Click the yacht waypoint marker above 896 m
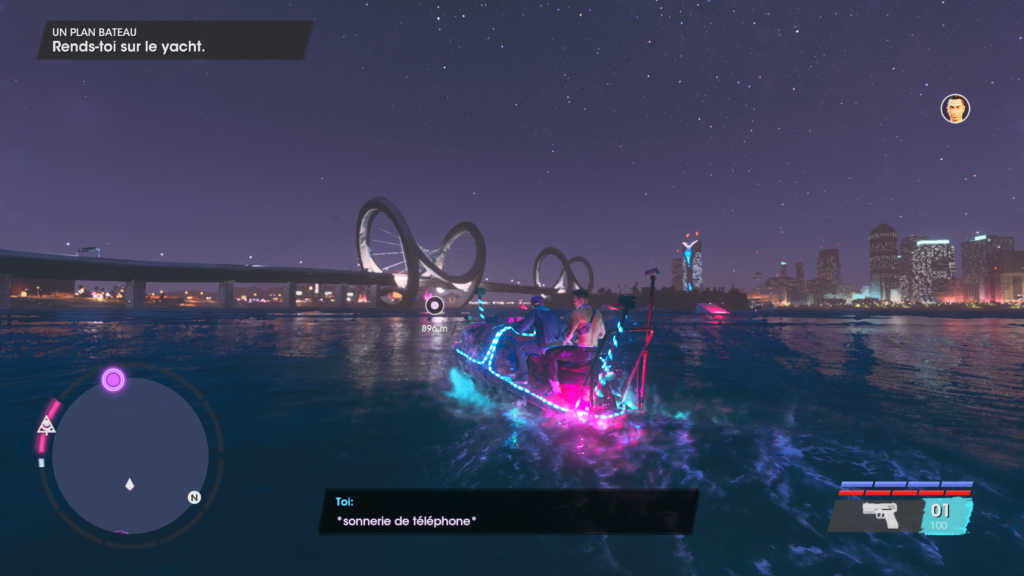This screenshot has height=576, width=1024. pos(434,305)
